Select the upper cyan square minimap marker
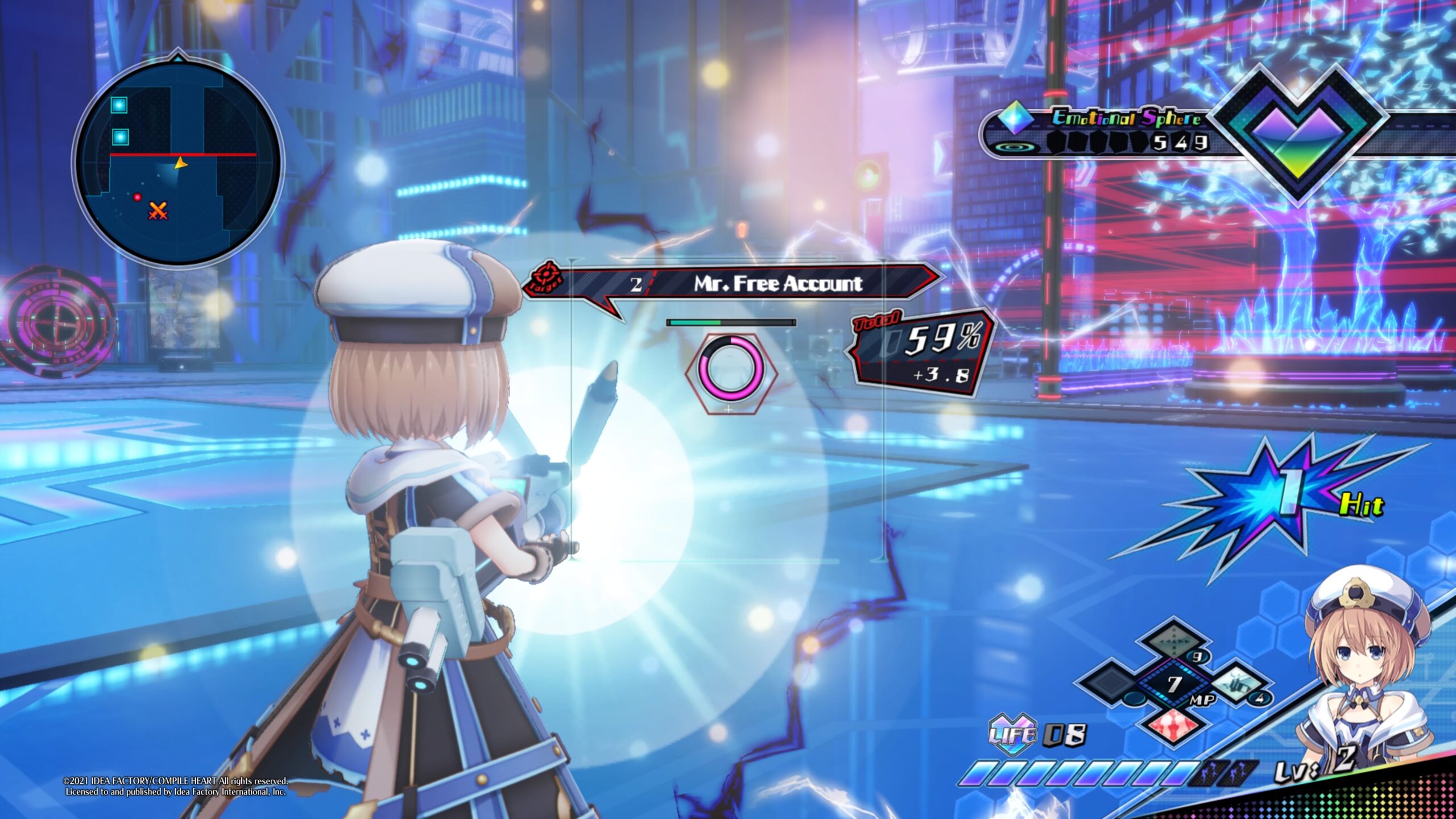 119,105
